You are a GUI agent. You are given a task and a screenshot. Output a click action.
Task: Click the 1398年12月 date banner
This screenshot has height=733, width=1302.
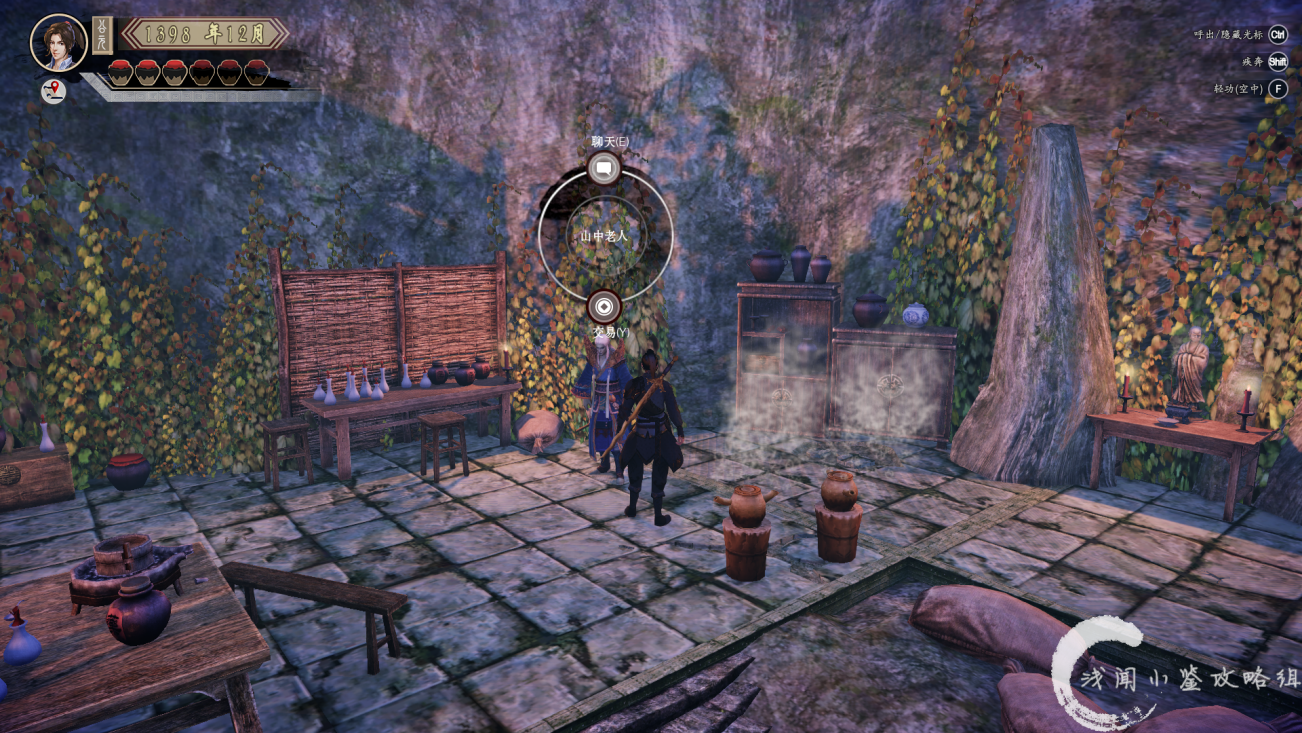(x=205, y=34)
